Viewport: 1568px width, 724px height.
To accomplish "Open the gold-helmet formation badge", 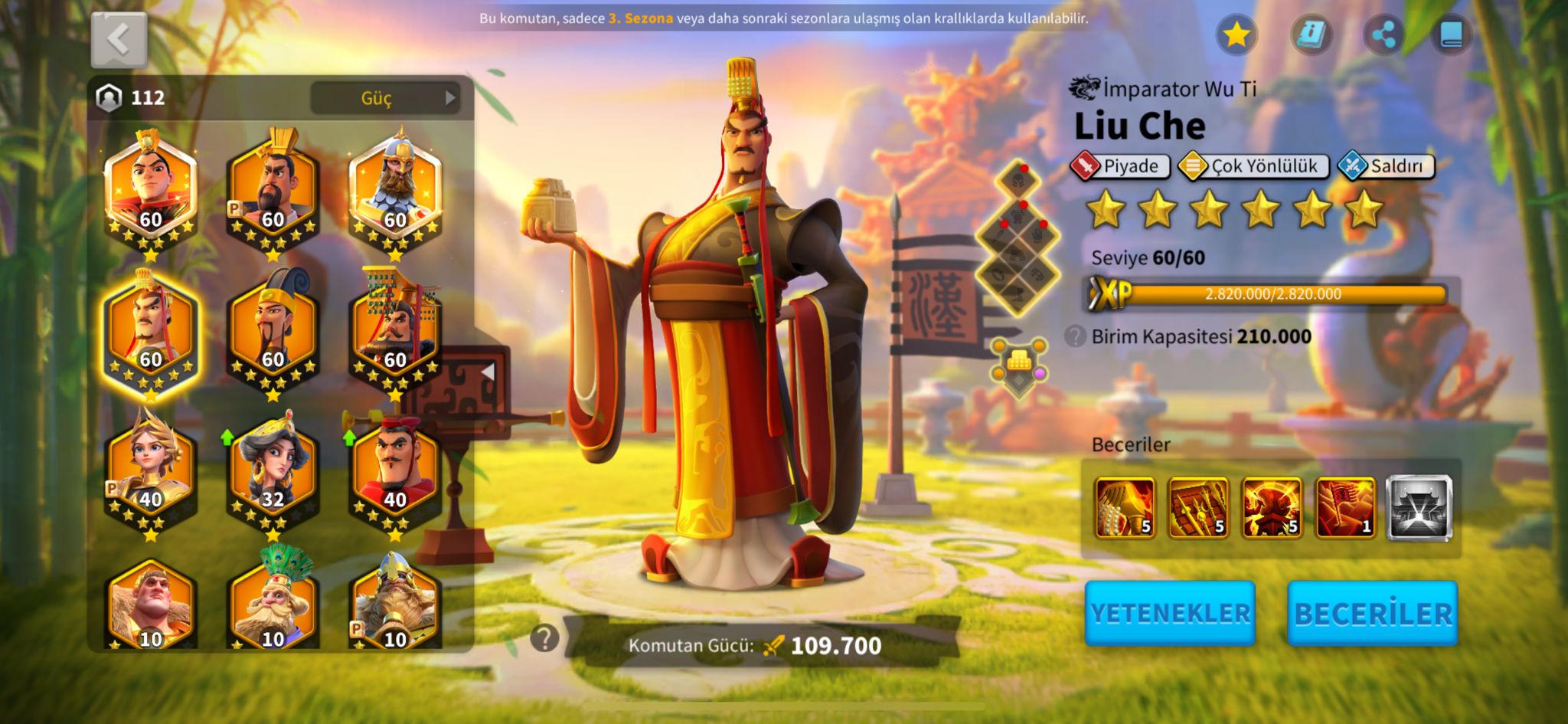I will click(1018, 366).
